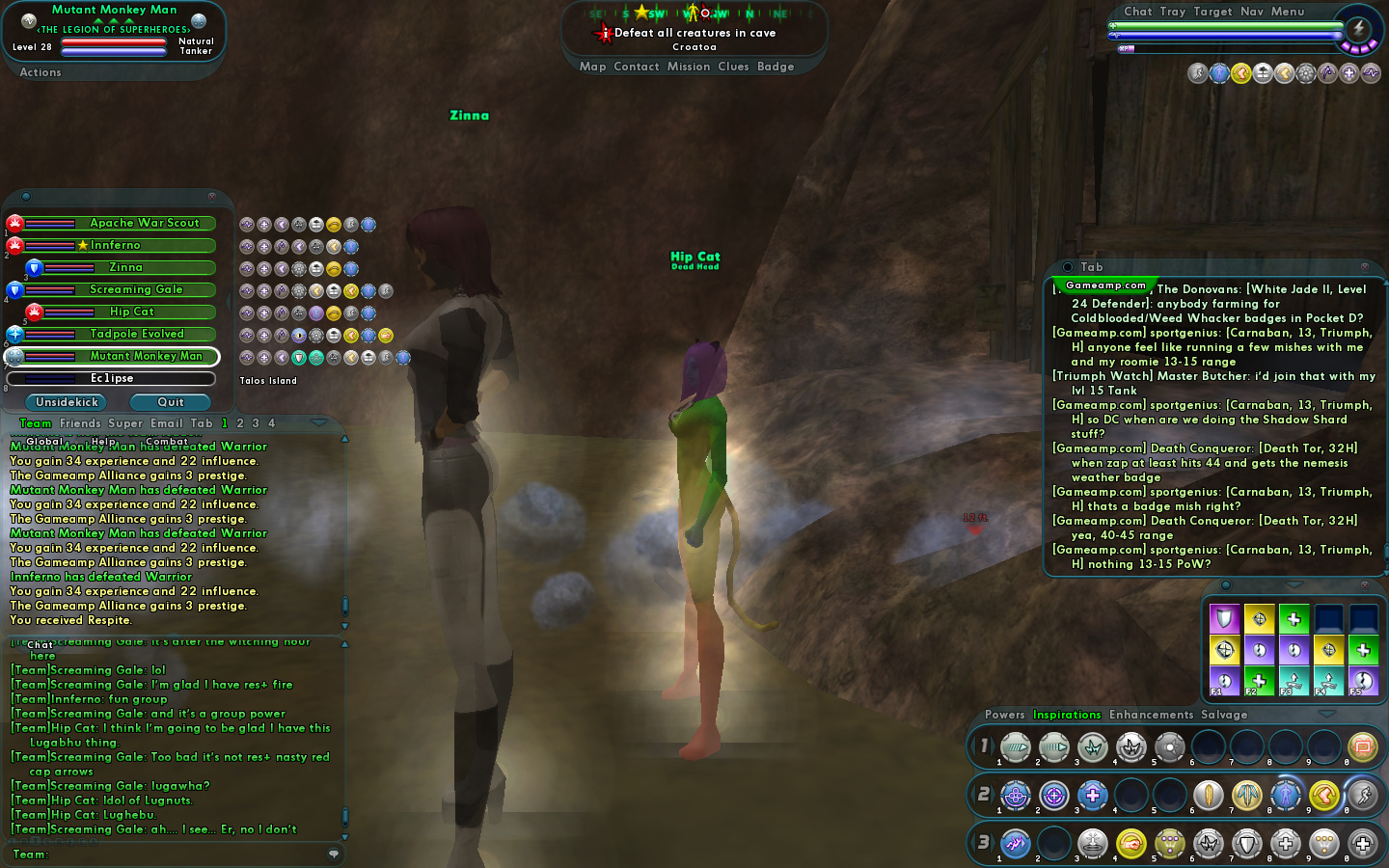The width and height of the screenshot is (1389, 868).
Task: Open the Map window
Action: click(592, 67)
